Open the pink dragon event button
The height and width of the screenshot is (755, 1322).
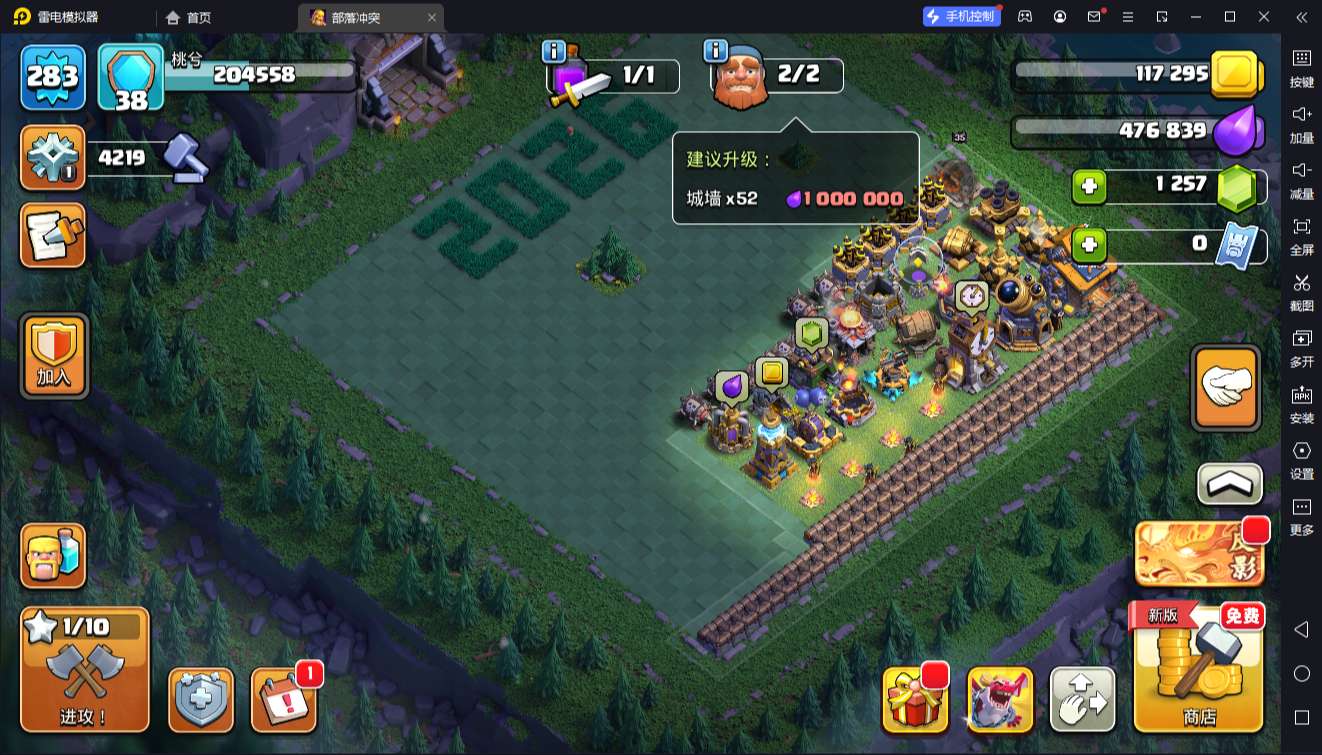(x=1000, y=699)
